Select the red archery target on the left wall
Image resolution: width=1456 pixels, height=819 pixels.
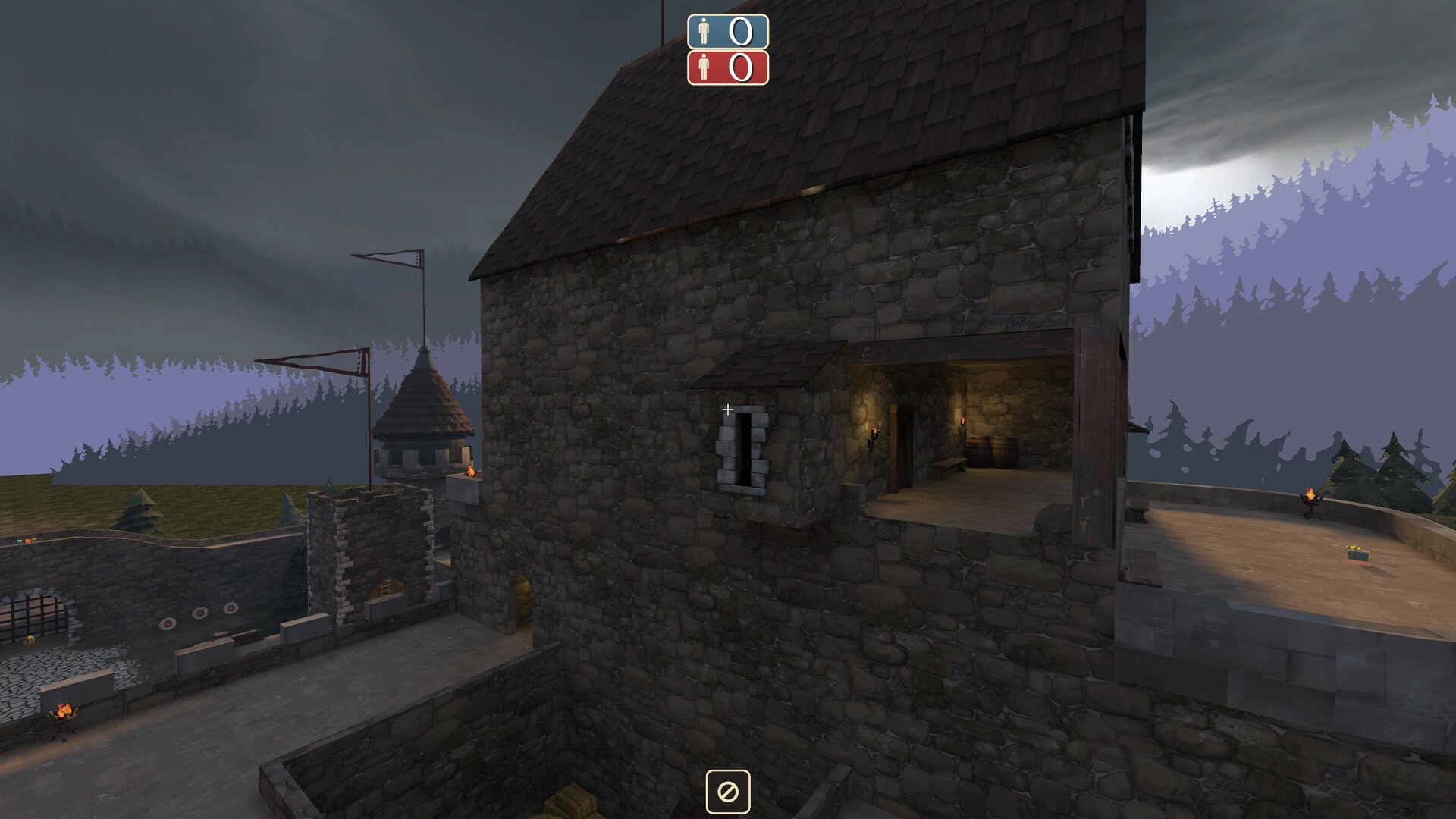[x=168, y=623]
